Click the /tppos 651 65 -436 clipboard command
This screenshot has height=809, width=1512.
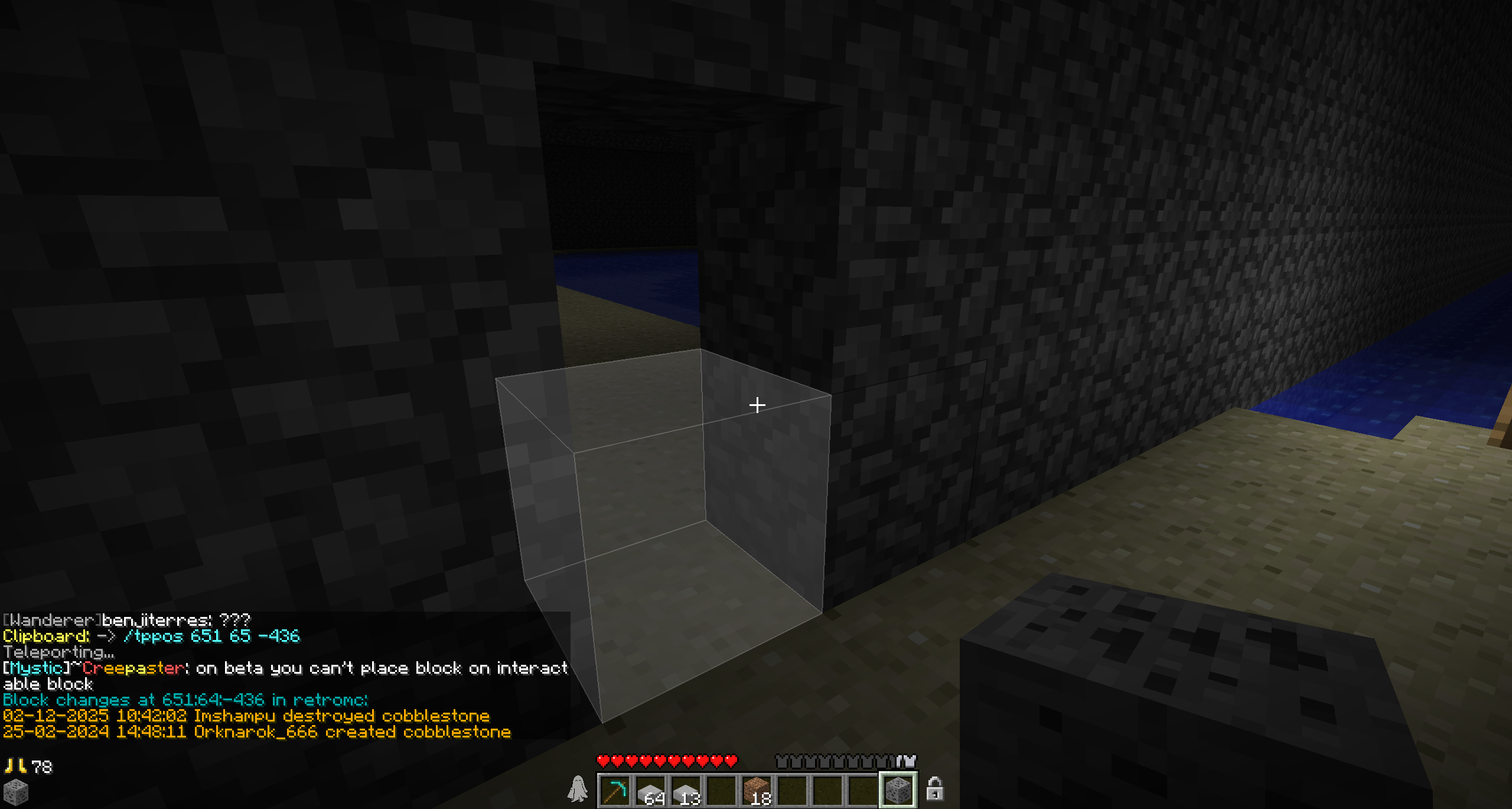point(211,636)
